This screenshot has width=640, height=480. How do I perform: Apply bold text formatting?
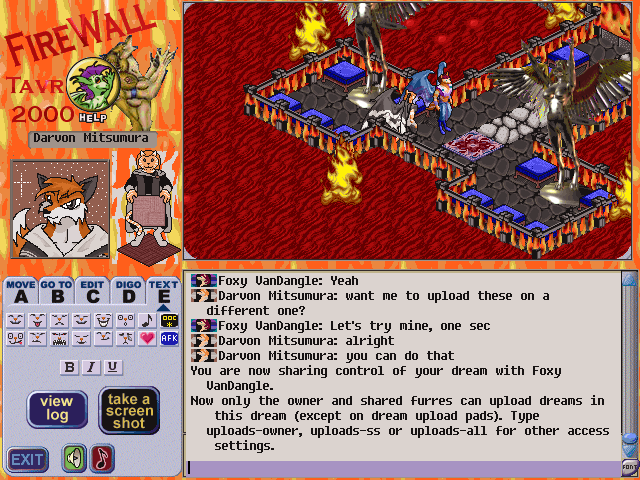click(x=70, y=367)
